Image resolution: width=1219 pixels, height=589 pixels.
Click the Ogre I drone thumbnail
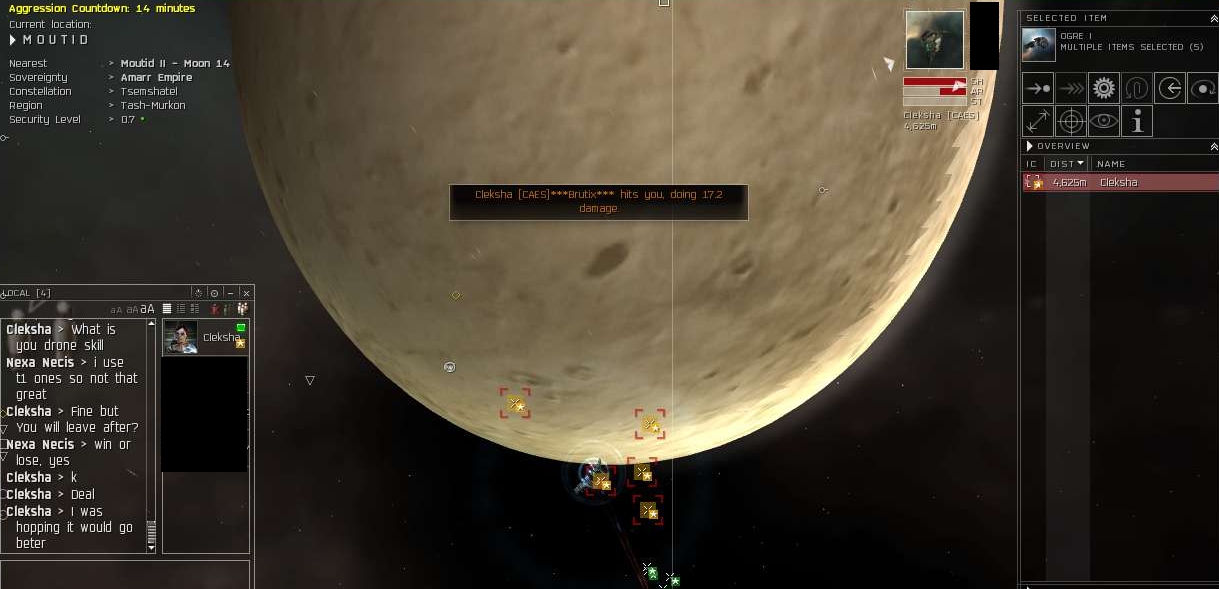pos(1040,43)
